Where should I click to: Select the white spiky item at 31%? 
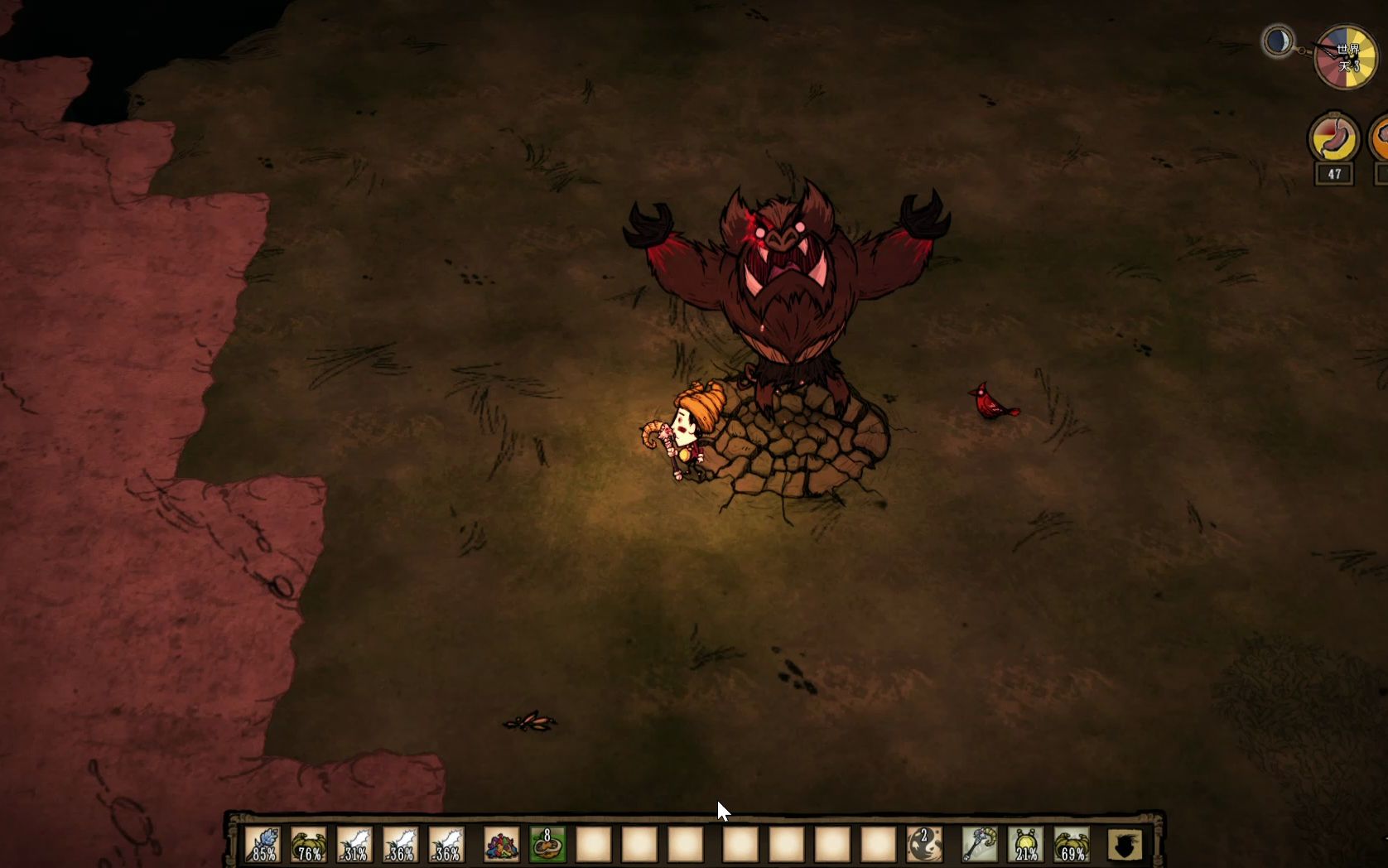point(355,845)
